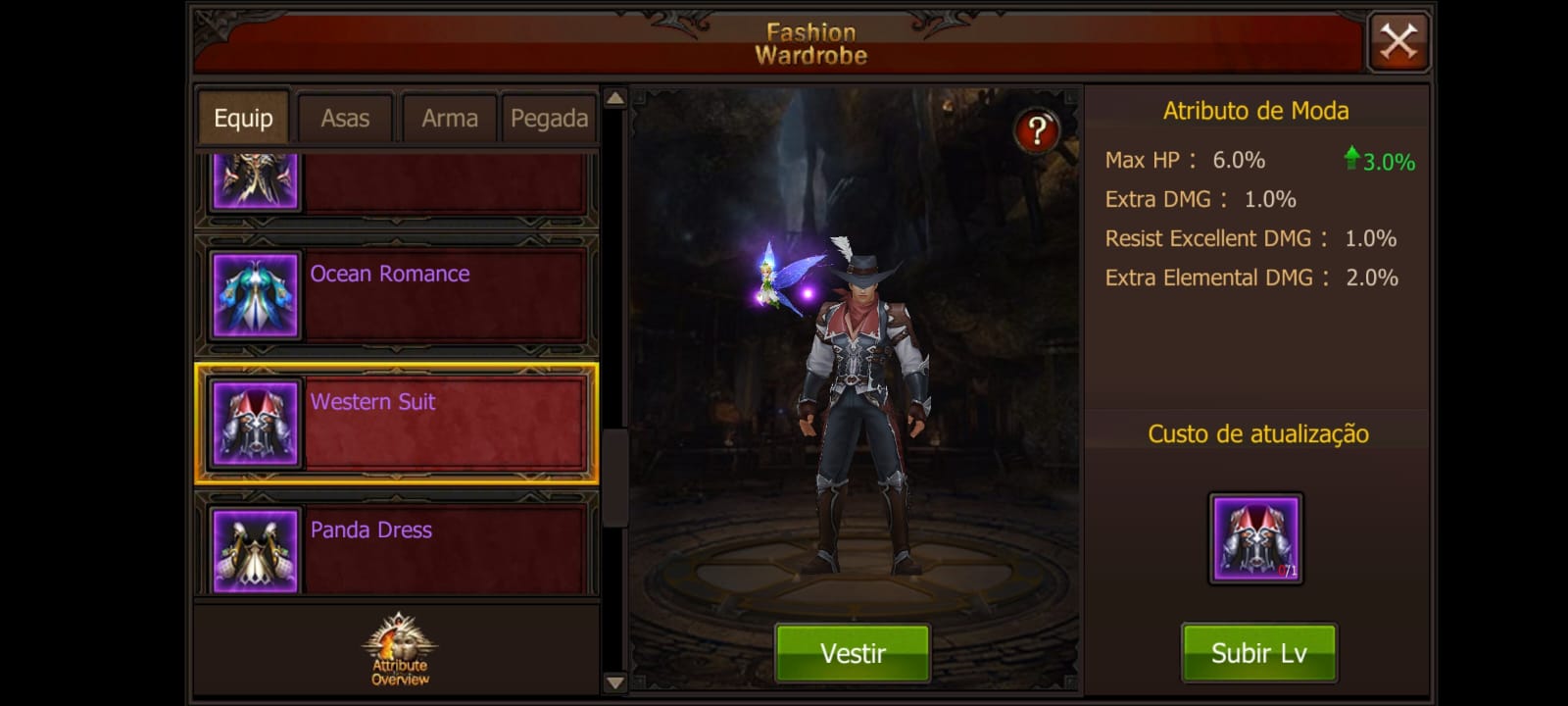The image size is (1568, 706).
Task: Click the list scroll-down arrow
Action: click(614, 682)
